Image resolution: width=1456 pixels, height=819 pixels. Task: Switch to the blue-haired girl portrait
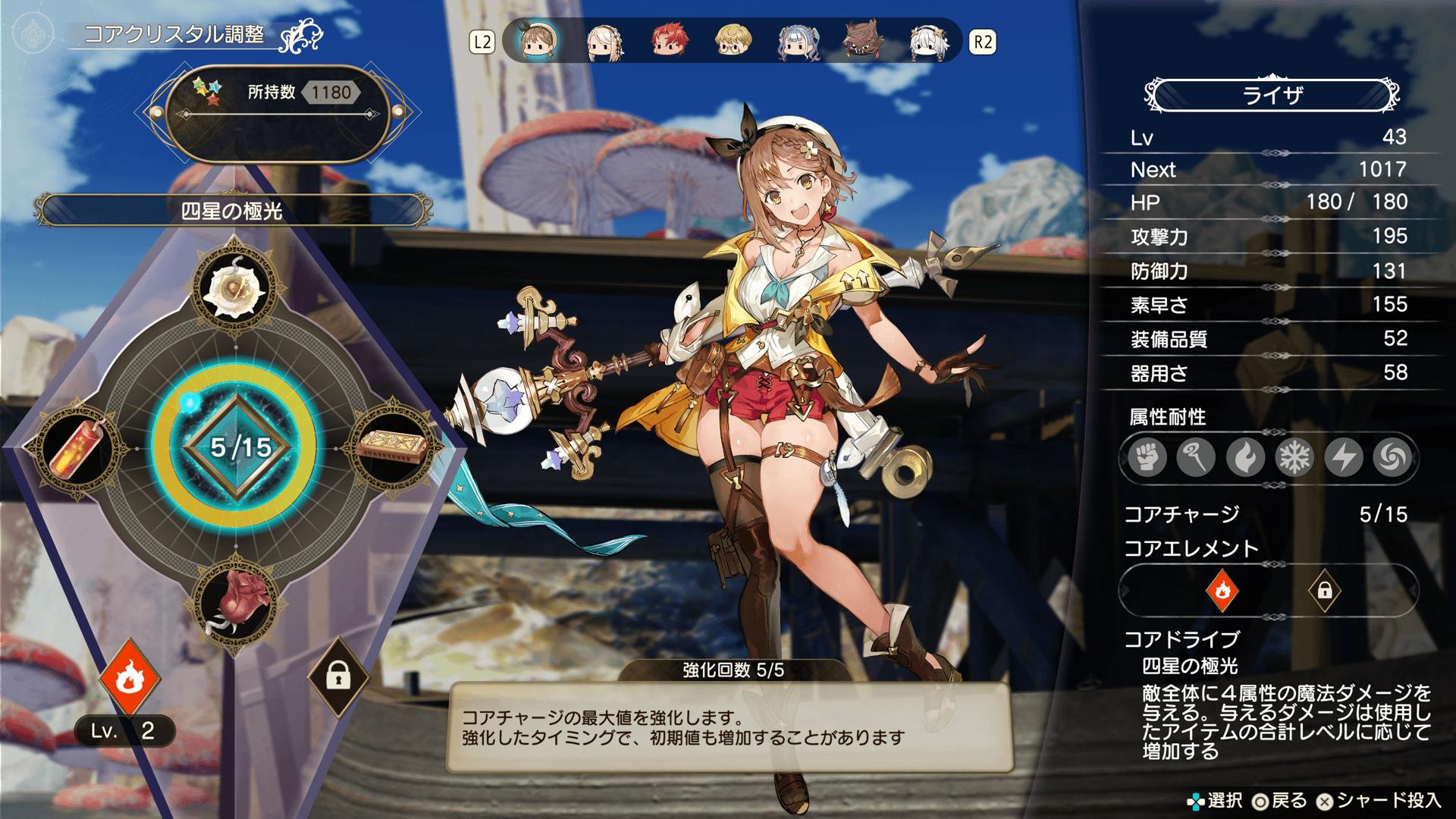(x=798, y=42)
